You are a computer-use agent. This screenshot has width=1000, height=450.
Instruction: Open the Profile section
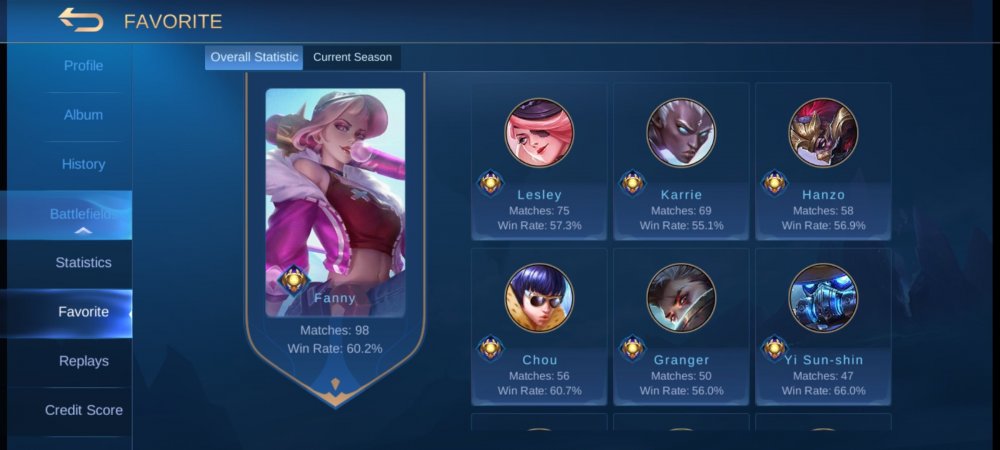84,66
